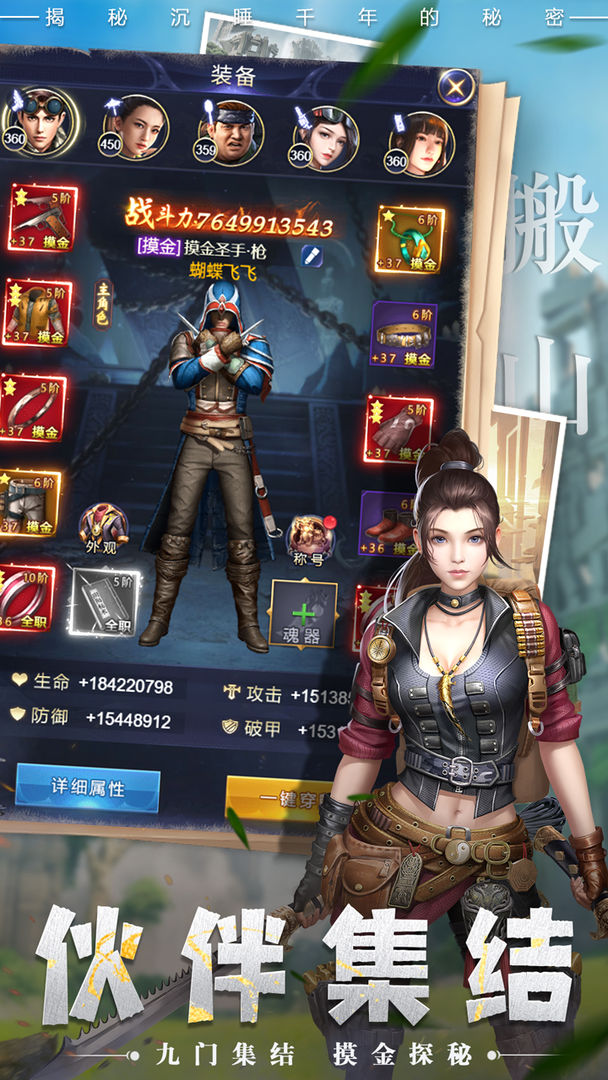Select the goggles-wearing male hero portrait
Viewport: 608px width, 1080px height.
pos(38,122)
